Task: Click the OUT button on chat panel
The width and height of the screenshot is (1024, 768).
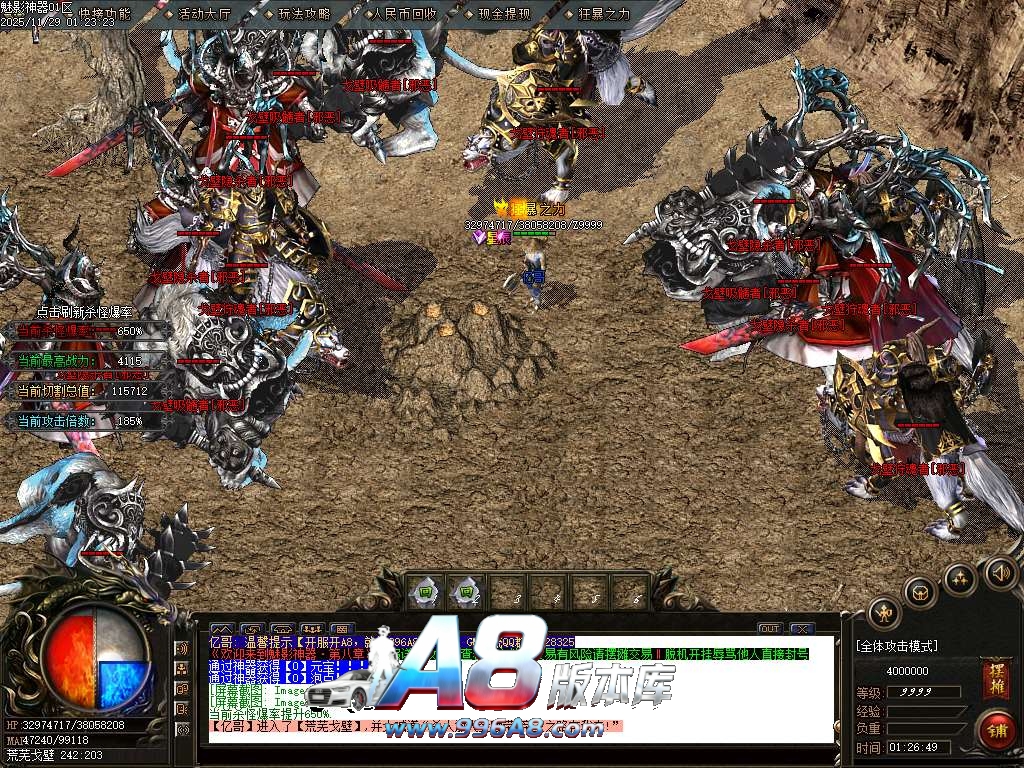Action: tap(769, 629)
